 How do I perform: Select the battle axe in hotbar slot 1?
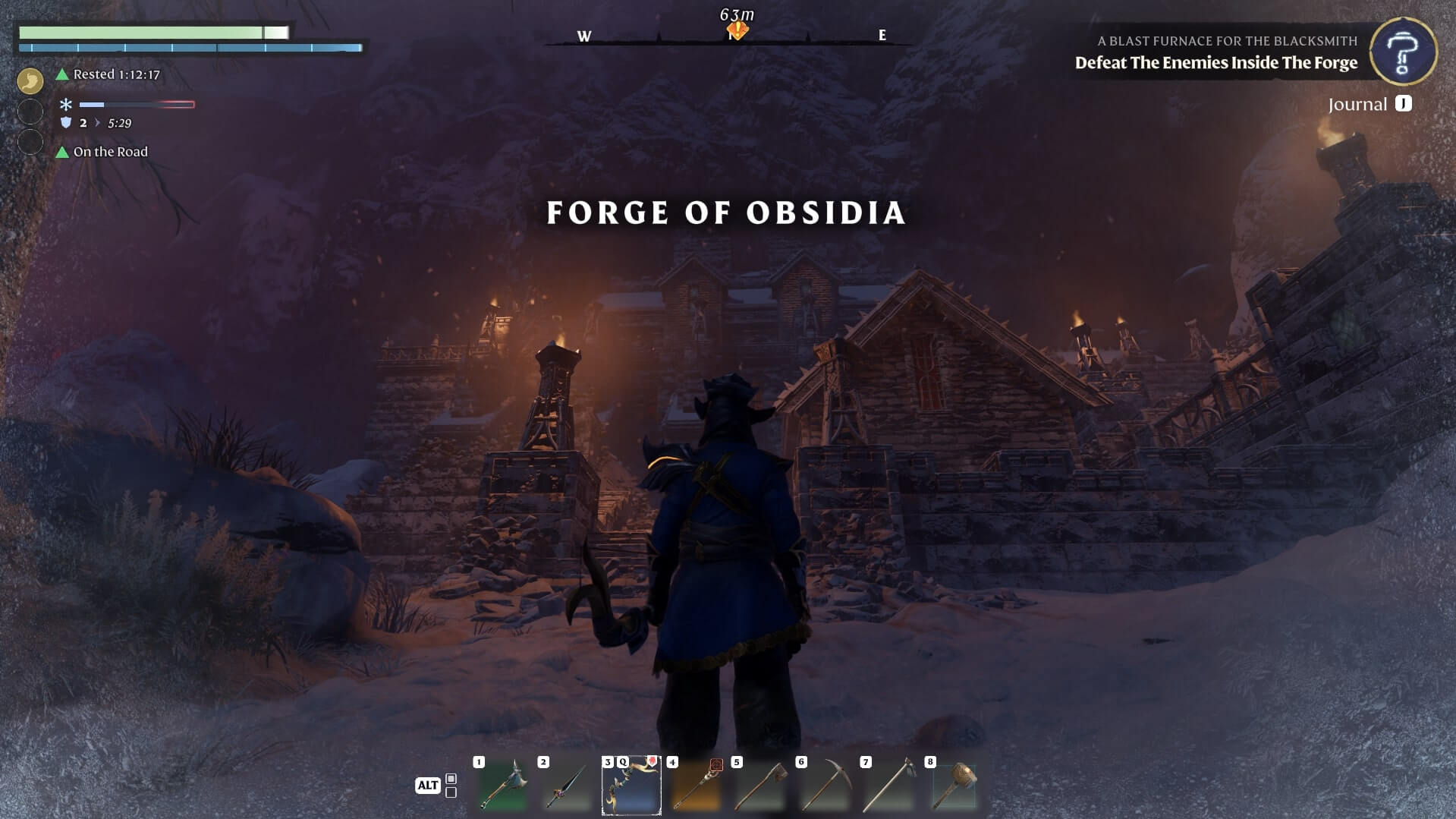point(502,786)
